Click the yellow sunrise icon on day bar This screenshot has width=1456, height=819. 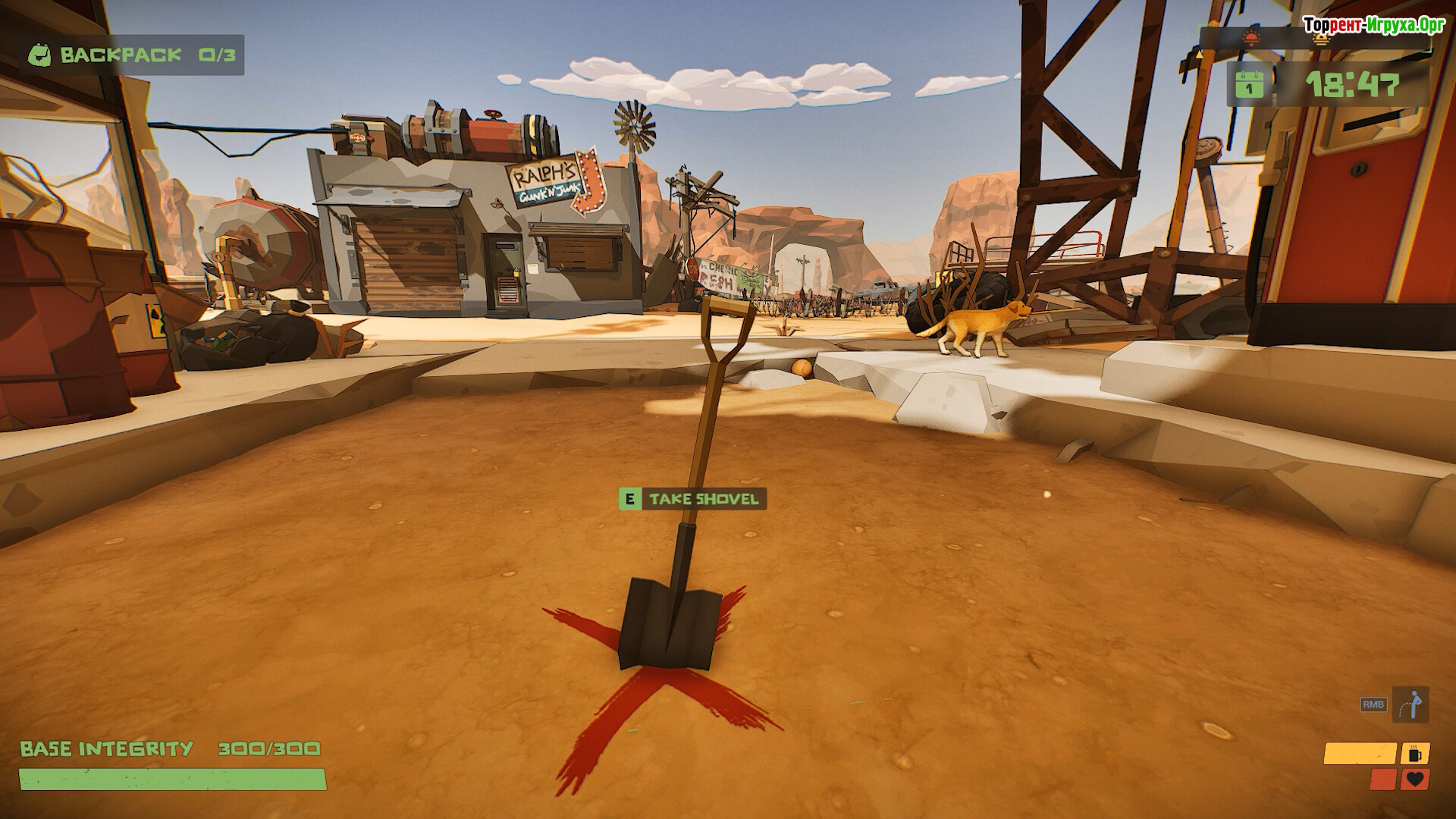[1322, 39]
